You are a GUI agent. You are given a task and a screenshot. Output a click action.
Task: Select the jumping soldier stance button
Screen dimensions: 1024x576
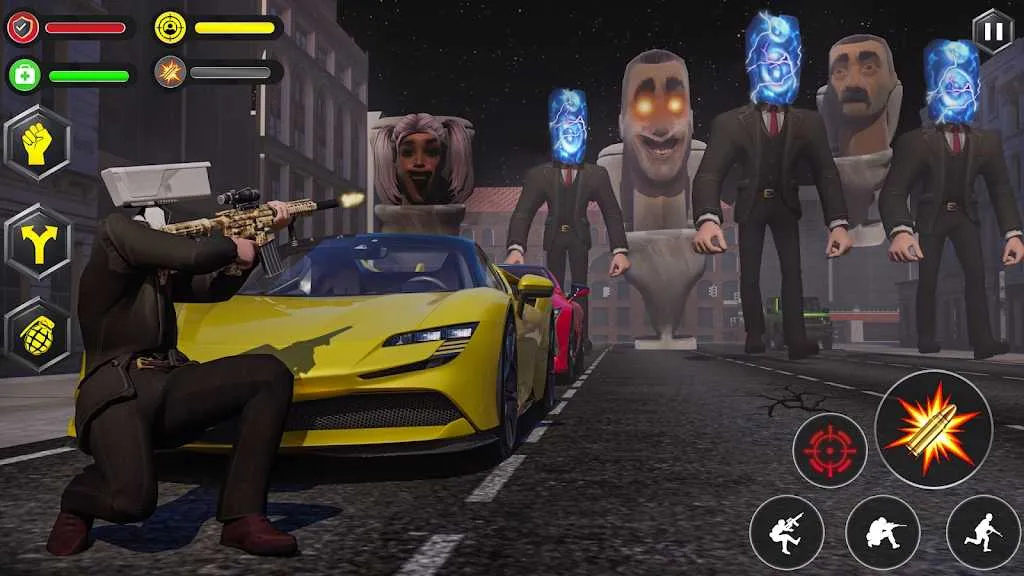point(786,532)
